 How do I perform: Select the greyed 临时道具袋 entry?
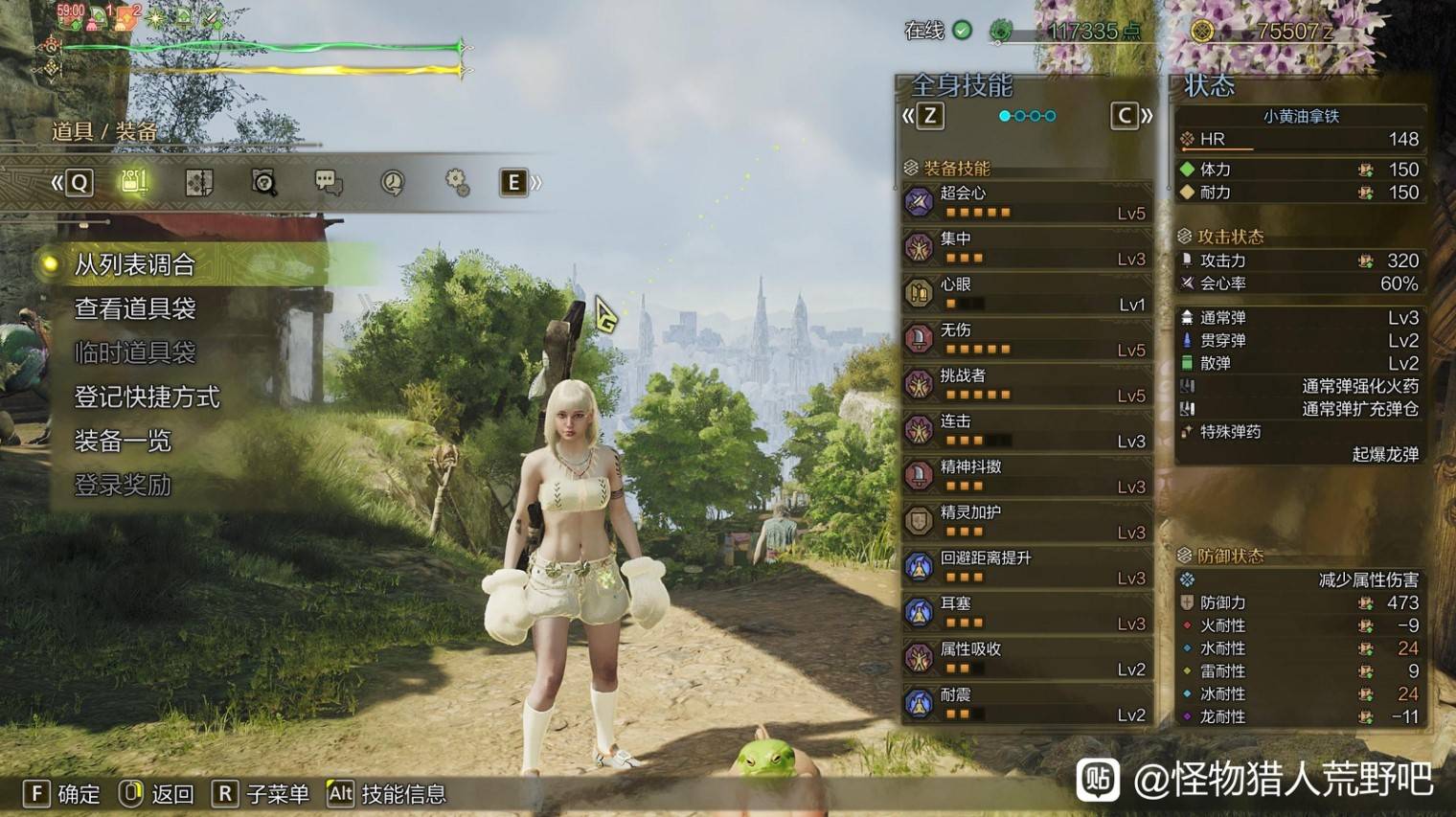135,352
